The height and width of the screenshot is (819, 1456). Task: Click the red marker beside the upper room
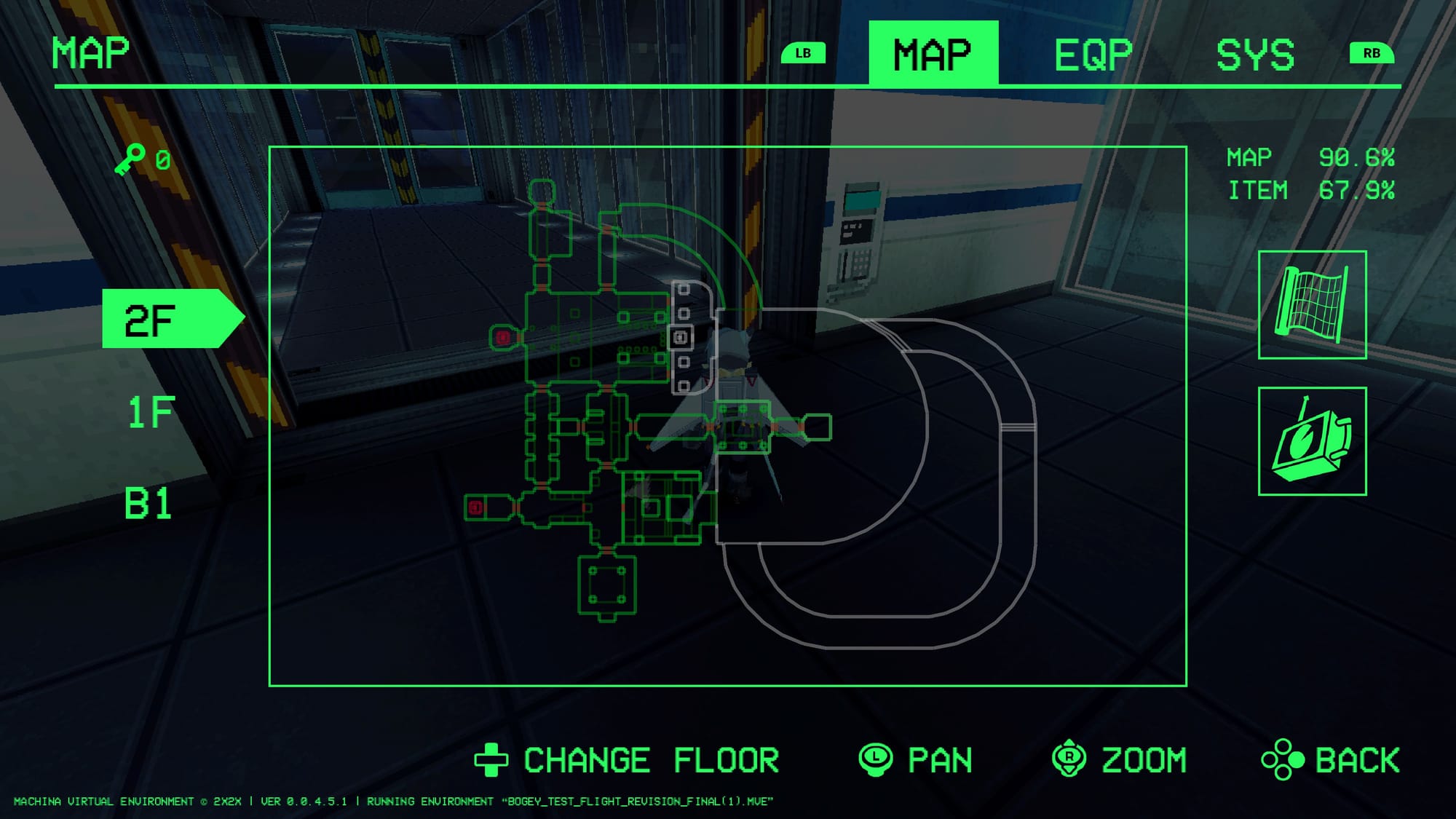tap(502, 337)
